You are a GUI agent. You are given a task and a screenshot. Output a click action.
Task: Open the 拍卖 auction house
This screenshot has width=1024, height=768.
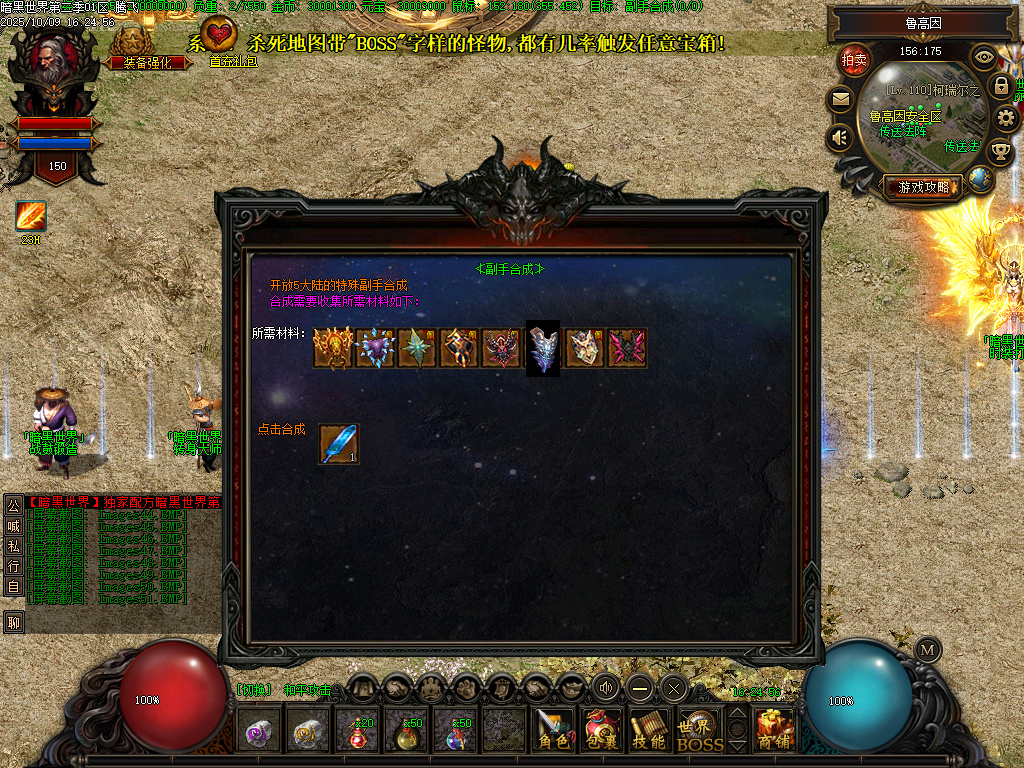854,60
